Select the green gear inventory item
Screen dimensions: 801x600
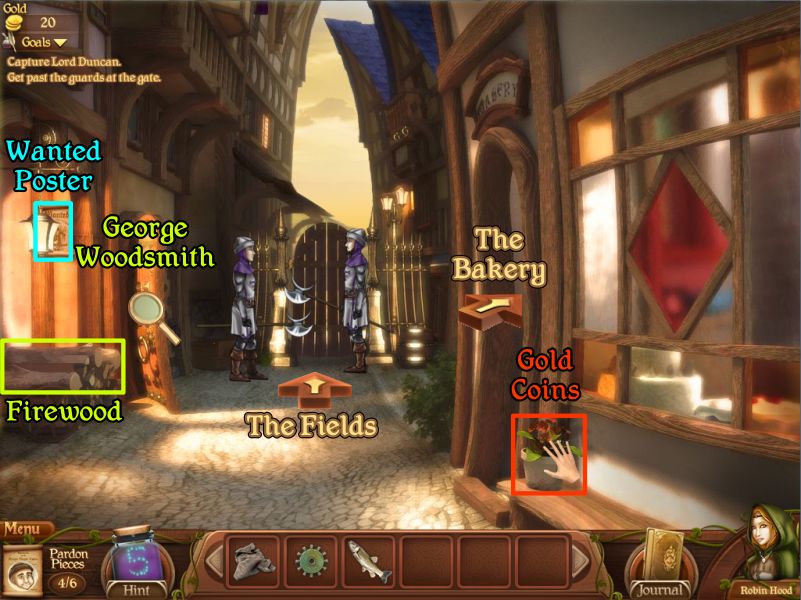point(312,561)
